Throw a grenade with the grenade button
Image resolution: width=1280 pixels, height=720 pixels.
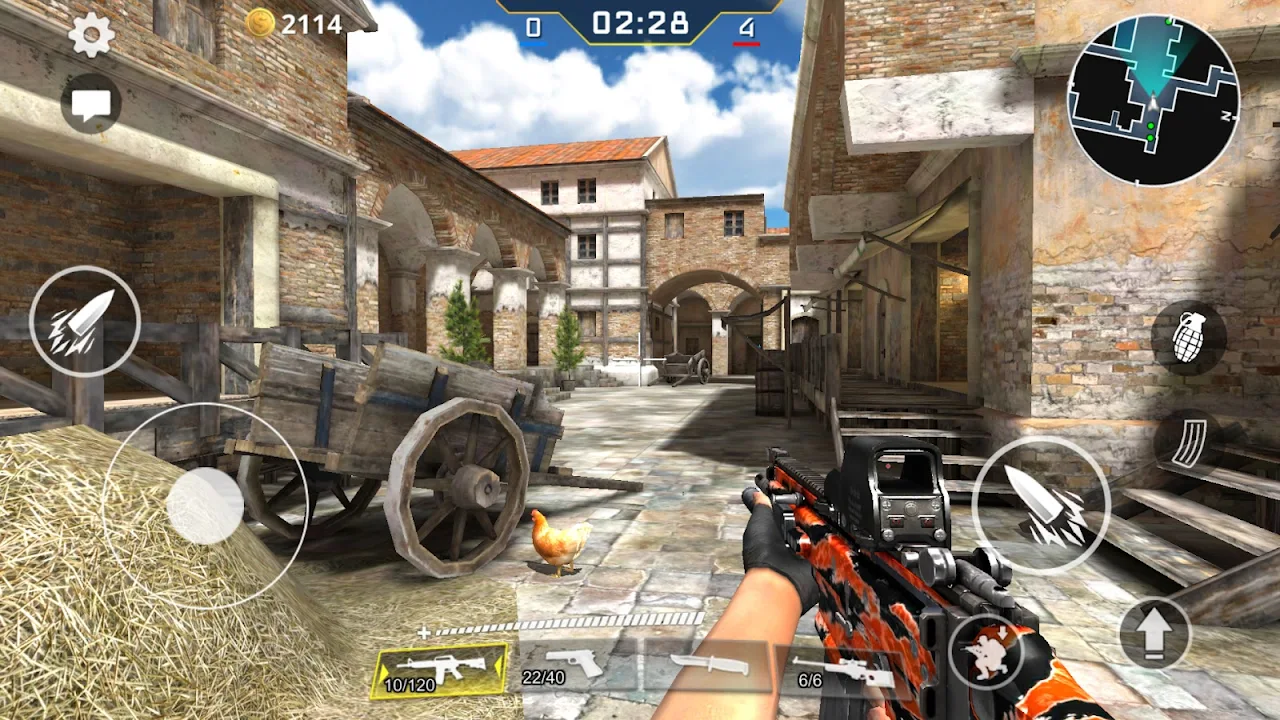(x=1188, y=338)
